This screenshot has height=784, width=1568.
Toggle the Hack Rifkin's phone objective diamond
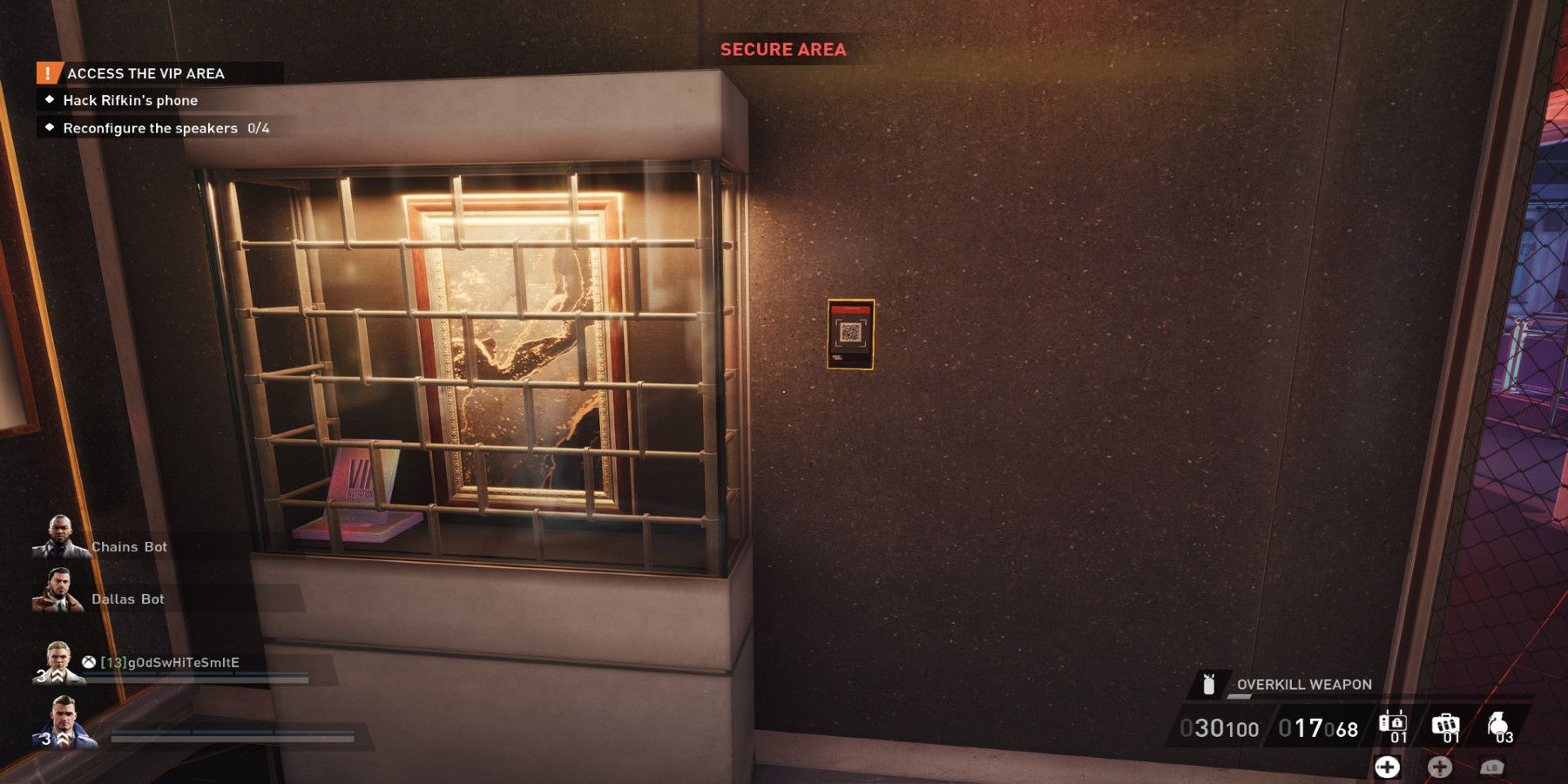tap(49, 100)
